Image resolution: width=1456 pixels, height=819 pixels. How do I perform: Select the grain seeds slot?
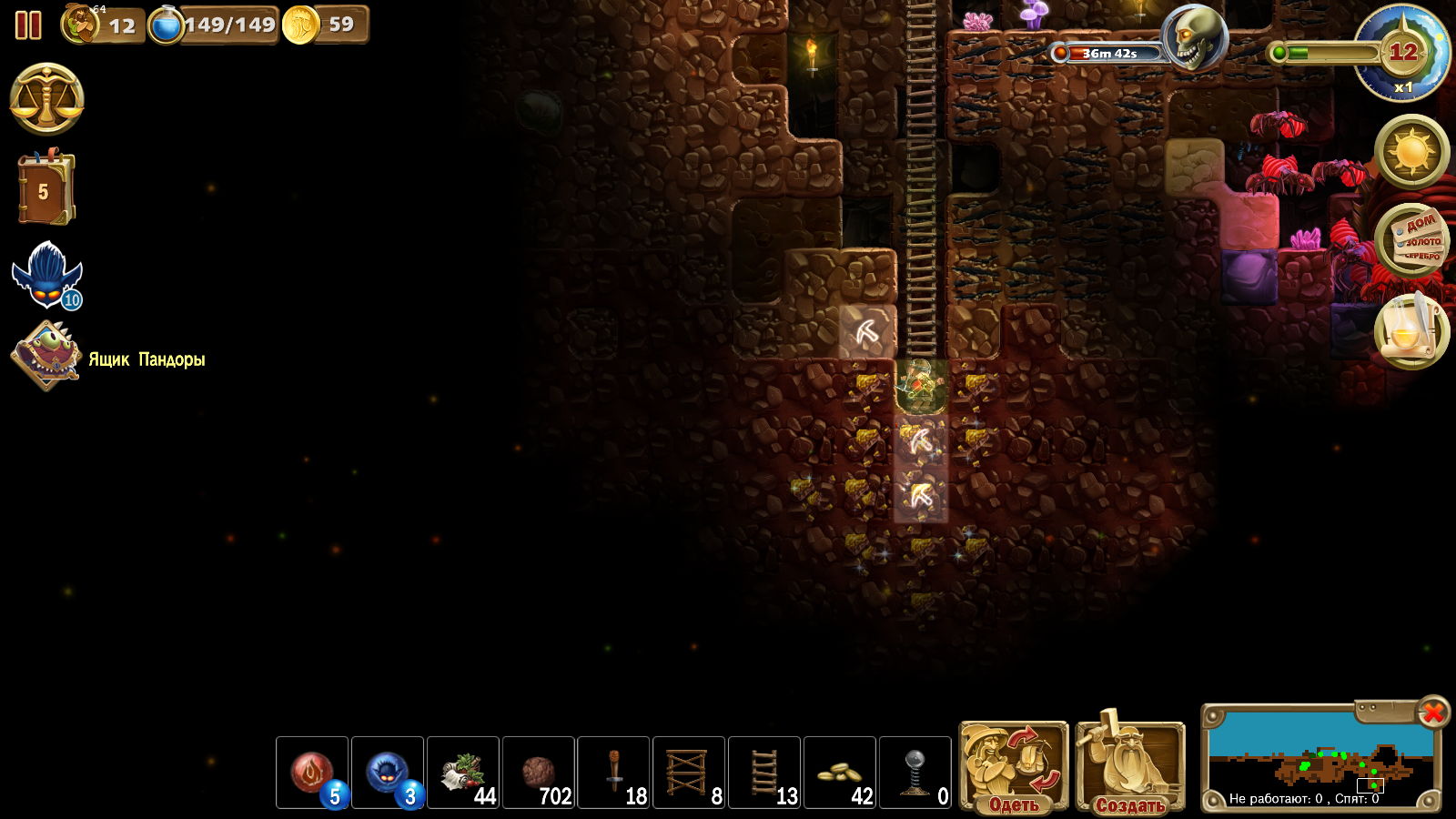pyautogui.click(x=840, y=773)
